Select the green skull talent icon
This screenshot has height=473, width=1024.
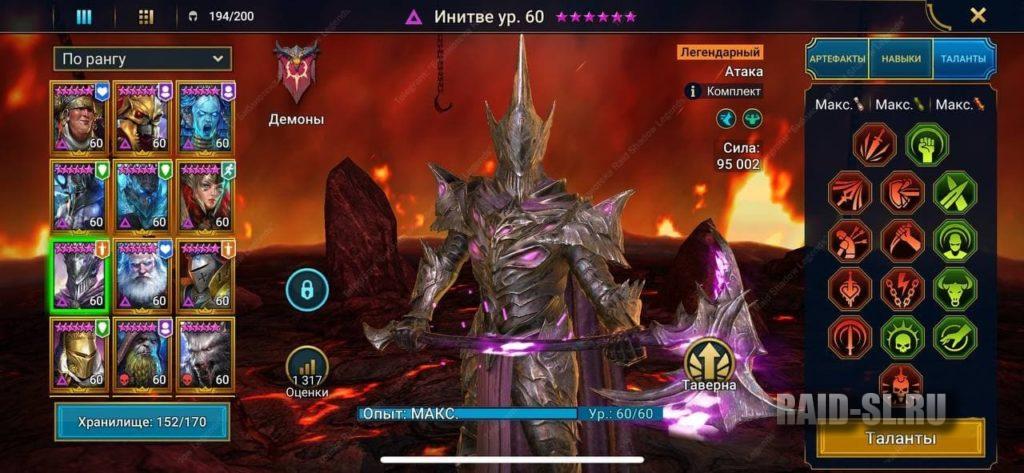pos(902,337)
